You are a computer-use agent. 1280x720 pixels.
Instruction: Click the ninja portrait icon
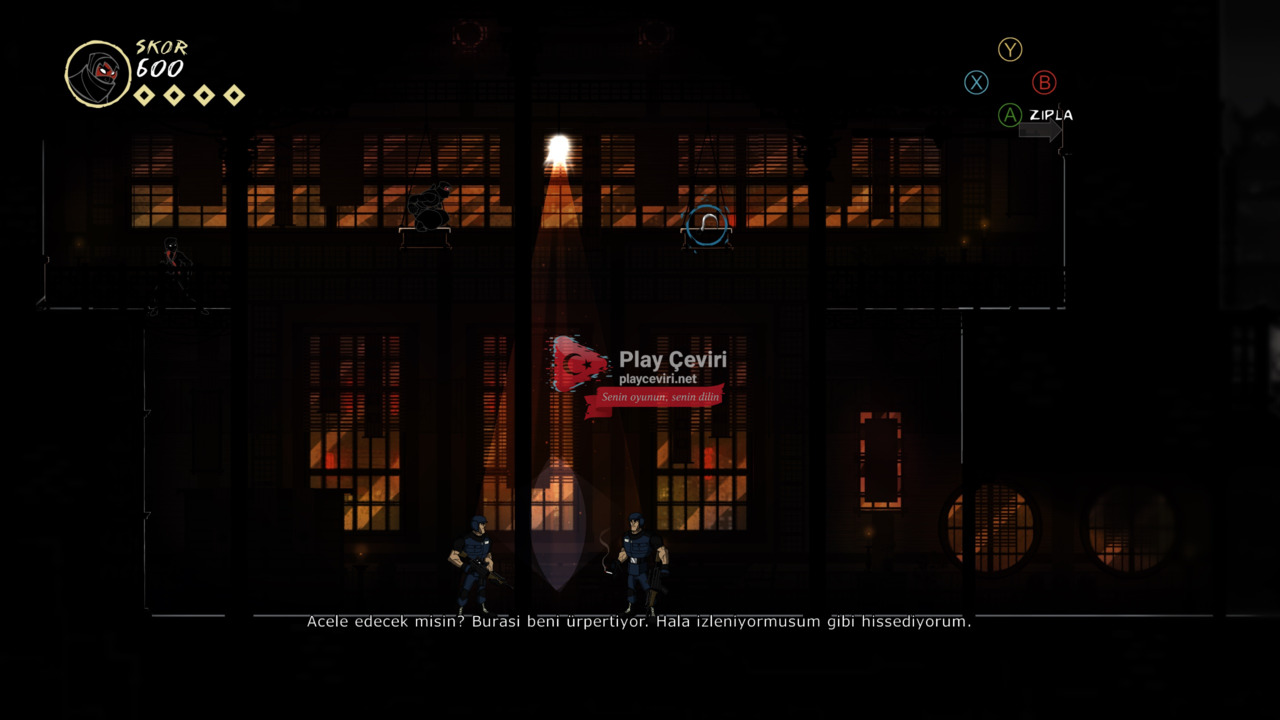[x=97, y=73]
